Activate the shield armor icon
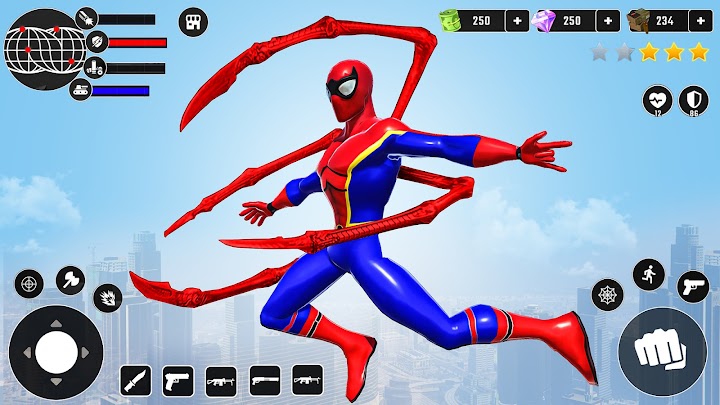720x405 pixels. pos(694,100)
